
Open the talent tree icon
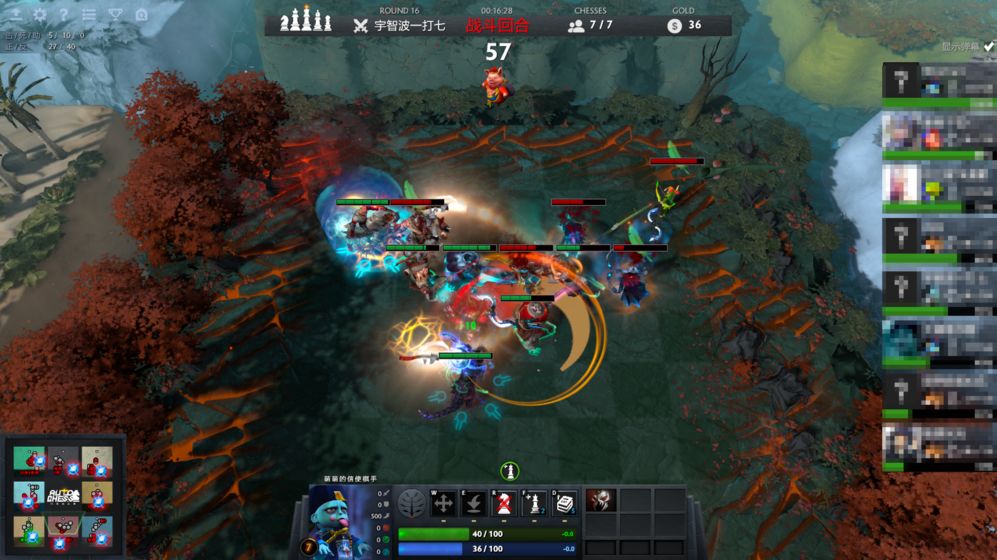tap(411, 504)
